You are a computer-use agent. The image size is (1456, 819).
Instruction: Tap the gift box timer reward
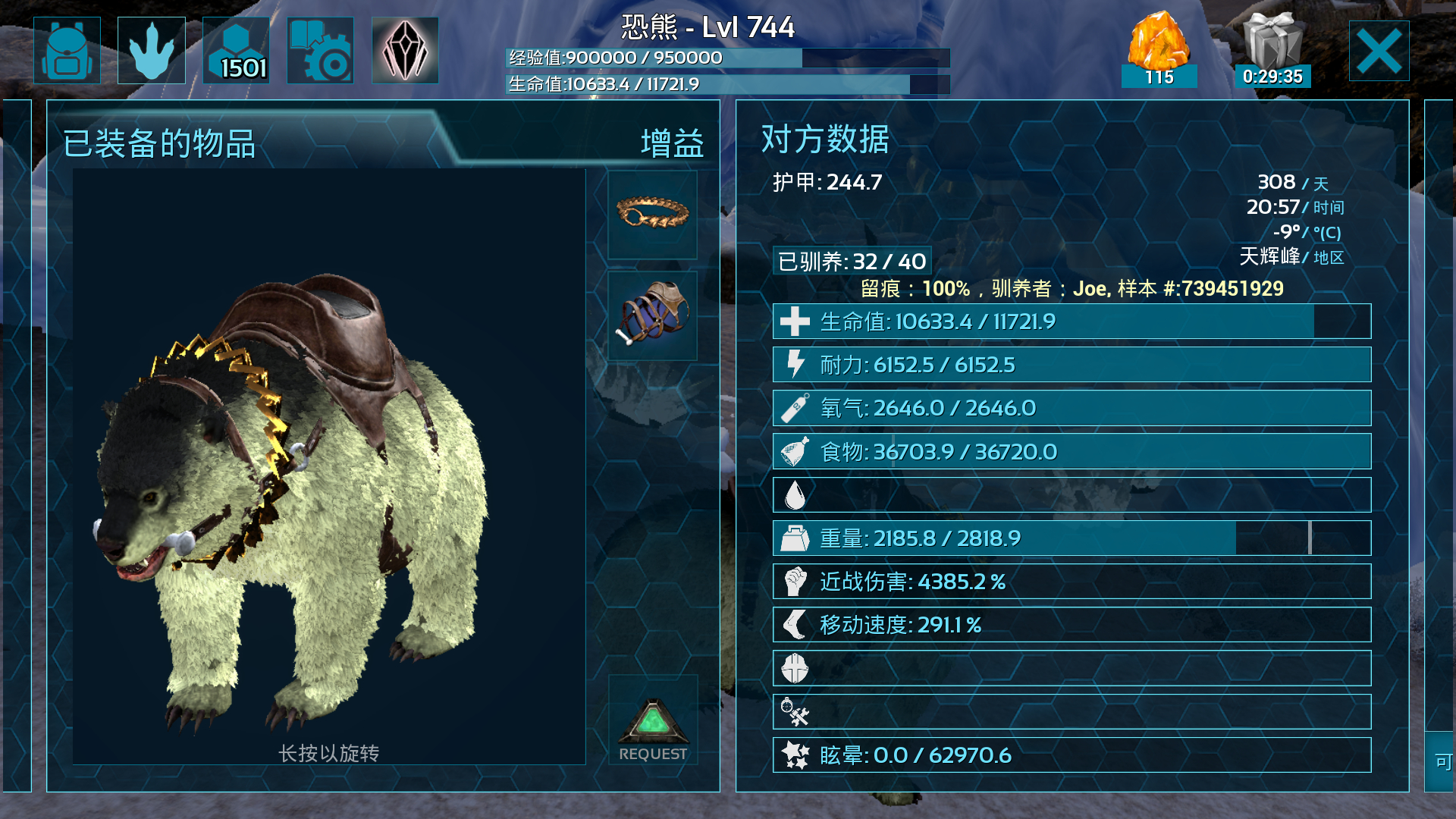tap(1272, 50)
